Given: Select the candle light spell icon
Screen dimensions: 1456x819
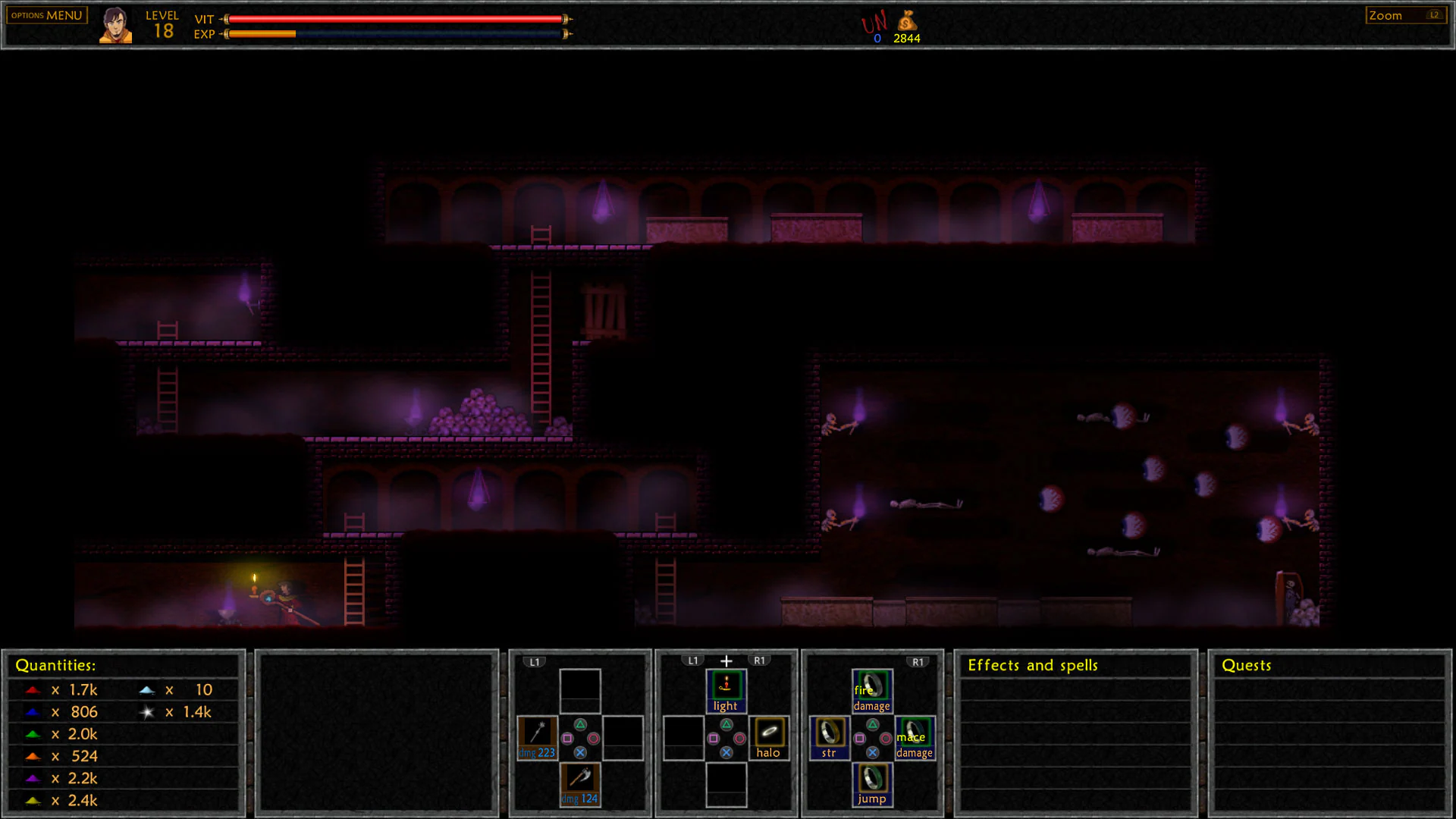Looking at the screenshot, I should (725, 686).
